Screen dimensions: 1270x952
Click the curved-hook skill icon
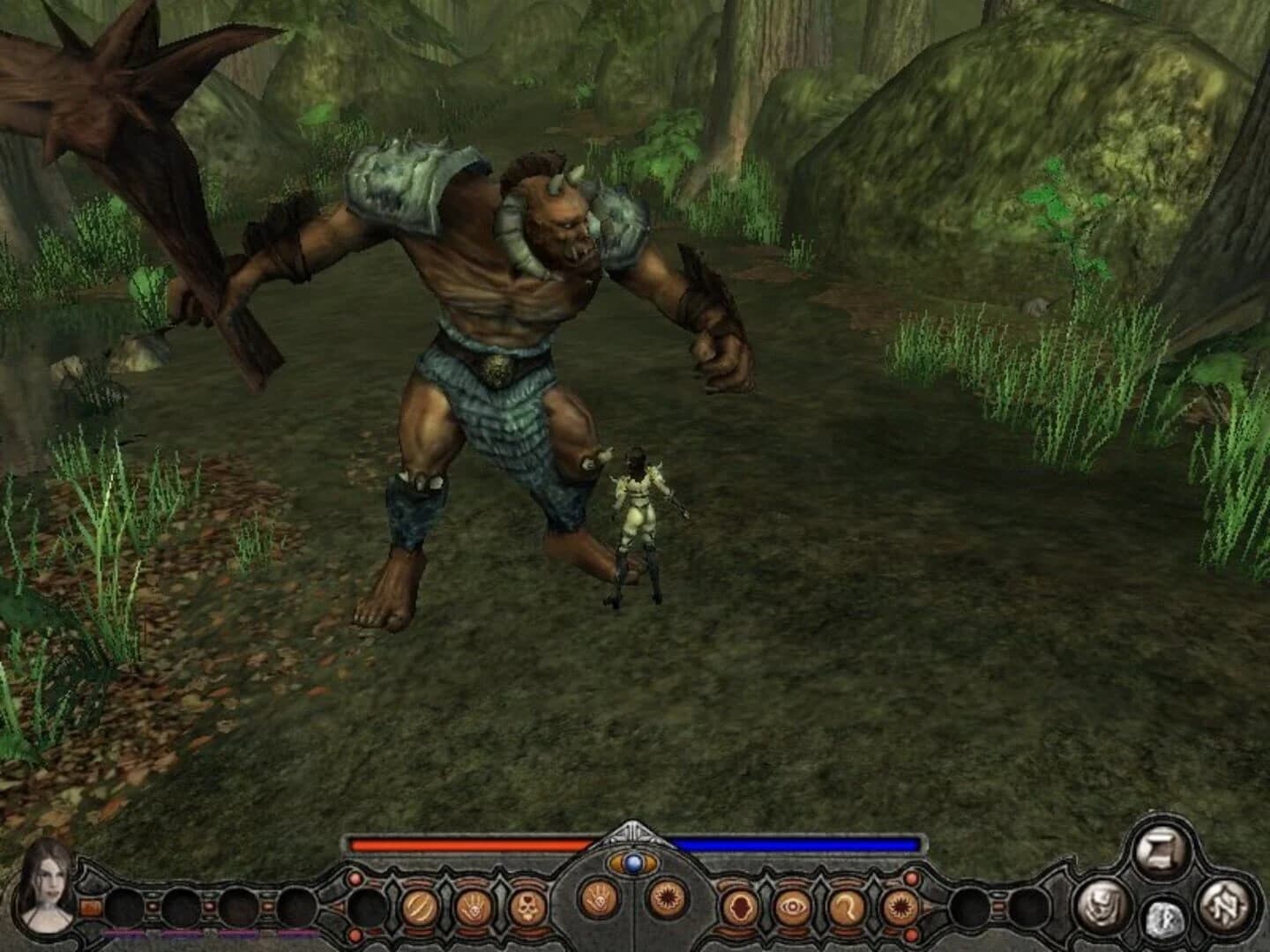845,908
